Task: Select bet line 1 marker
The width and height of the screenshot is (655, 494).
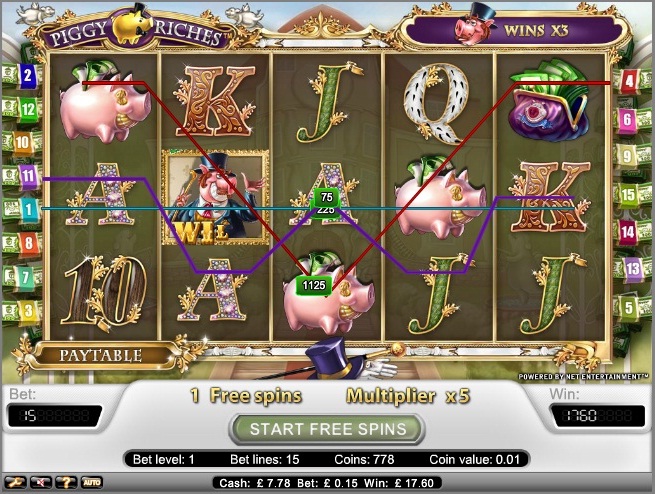Action: (27, 209)
